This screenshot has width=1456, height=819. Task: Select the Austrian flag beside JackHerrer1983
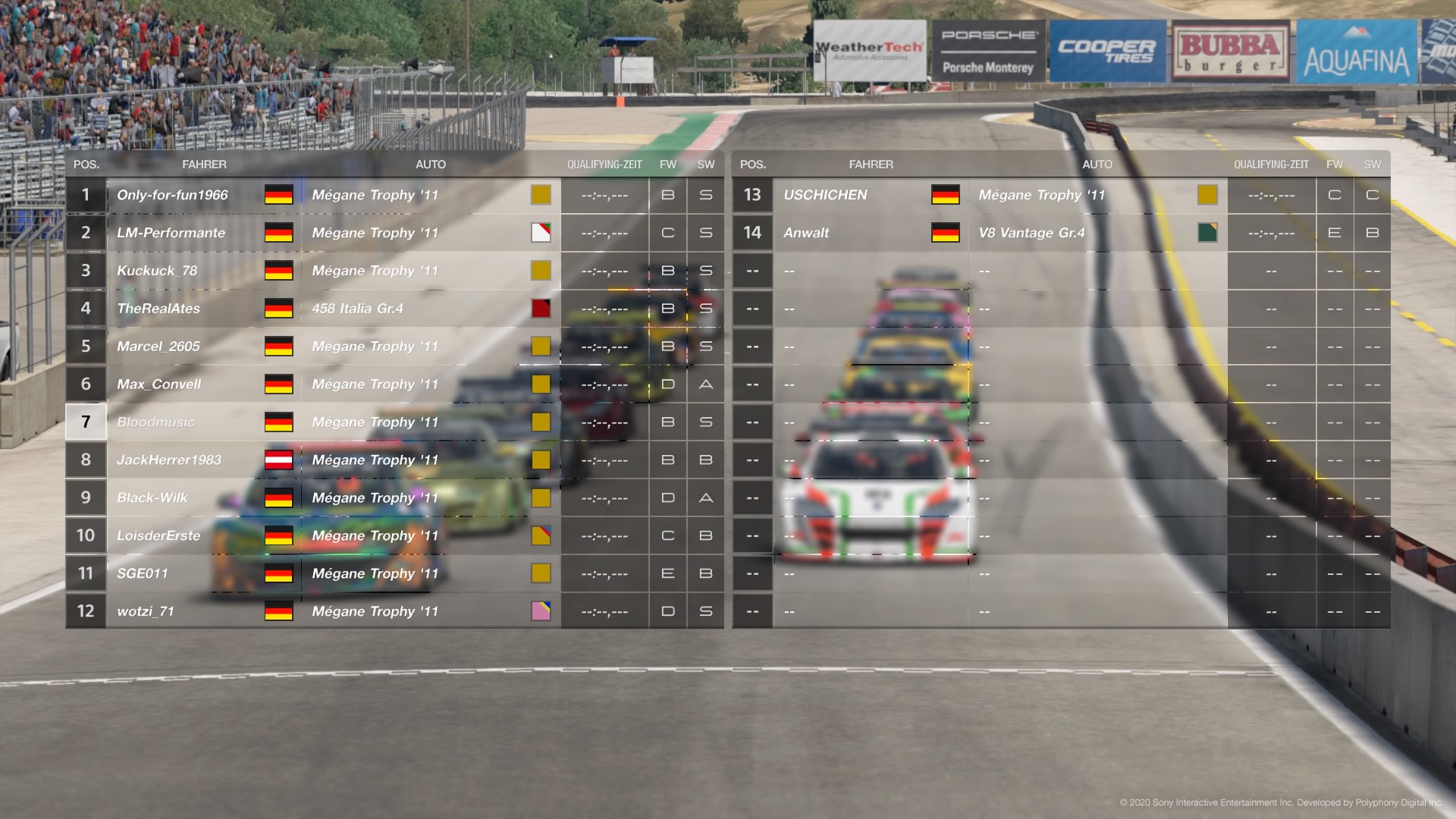click(278, 460)
